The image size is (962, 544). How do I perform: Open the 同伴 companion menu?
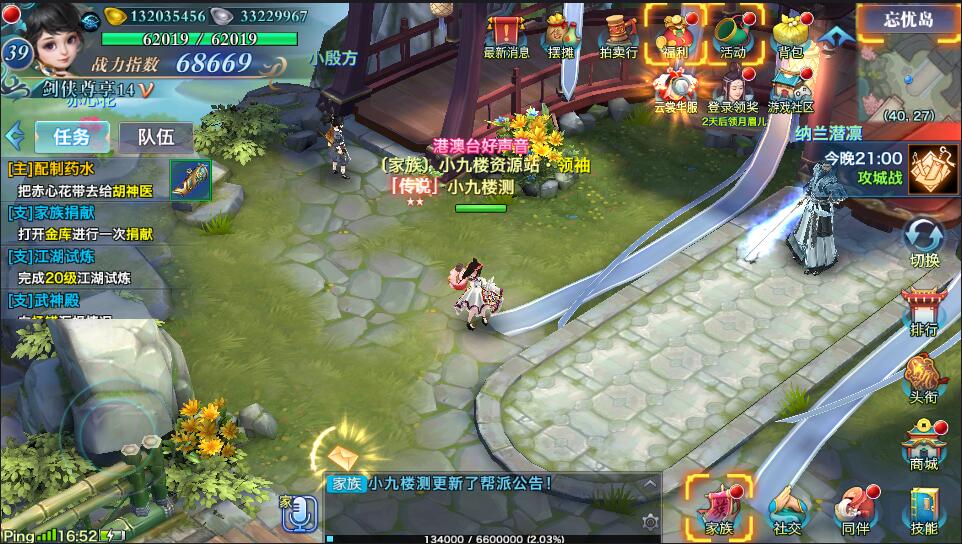pyautogui.click(x=855, y=511)
